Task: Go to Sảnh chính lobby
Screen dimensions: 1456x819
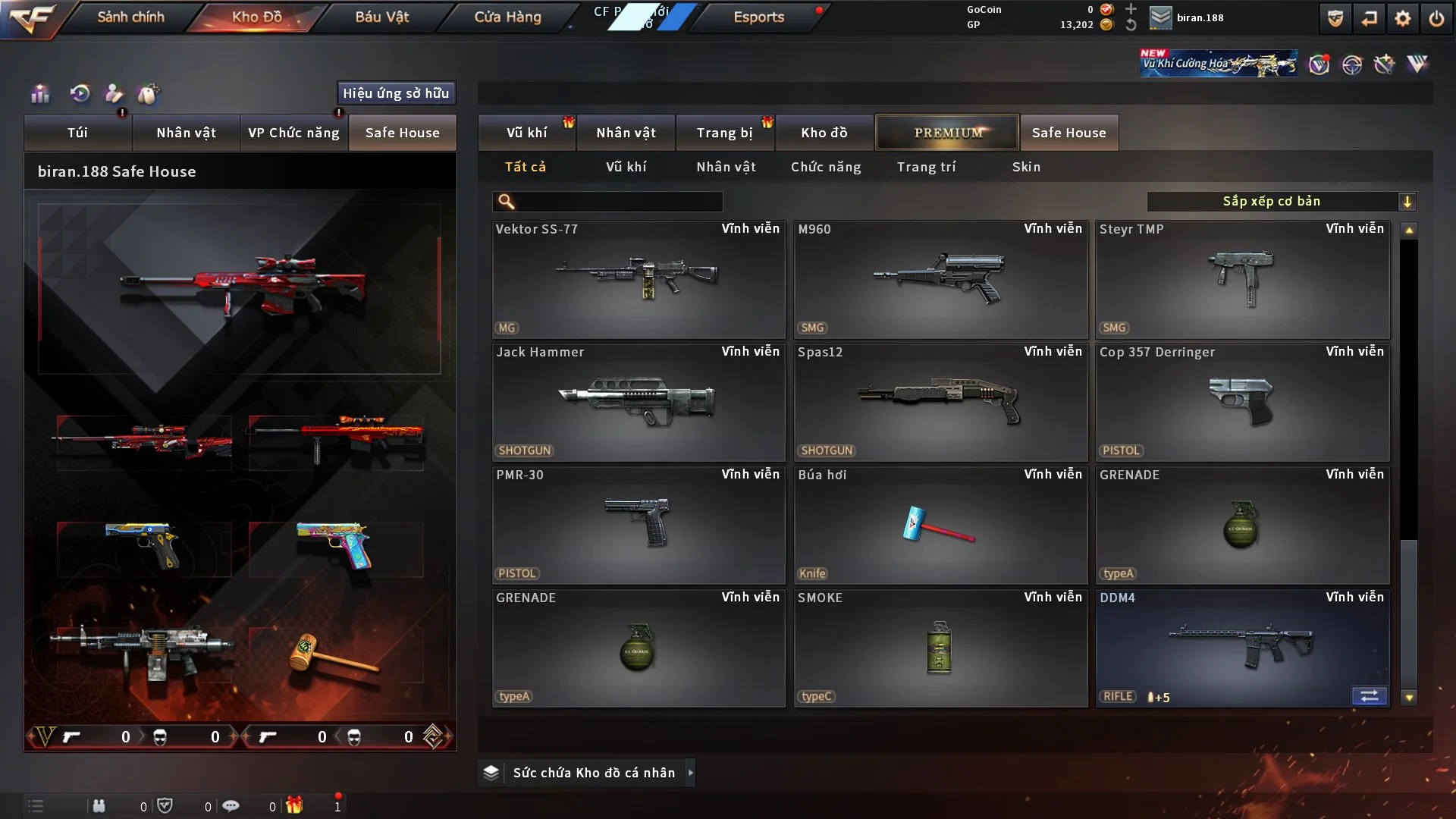Action: pos(130,17)
